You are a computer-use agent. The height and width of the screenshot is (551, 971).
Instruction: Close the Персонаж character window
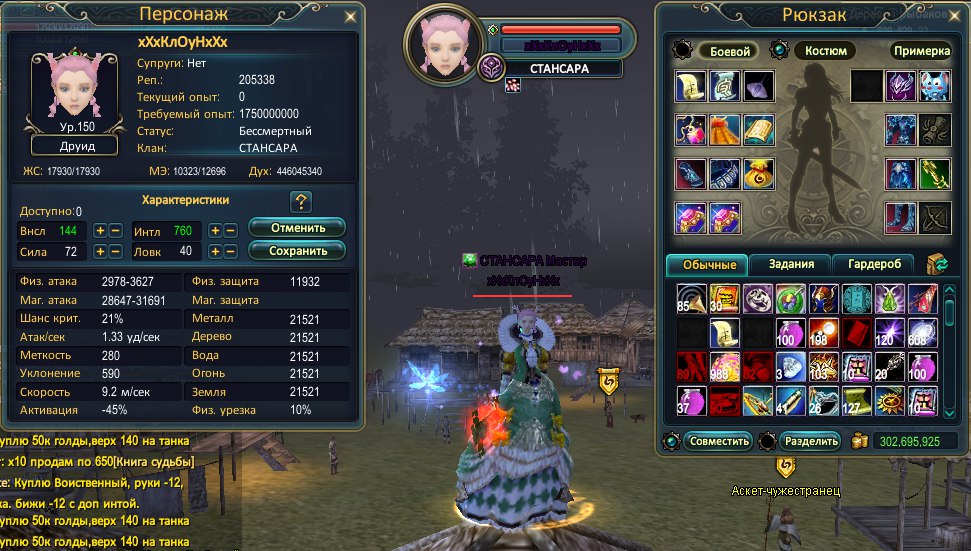point(349,17)
